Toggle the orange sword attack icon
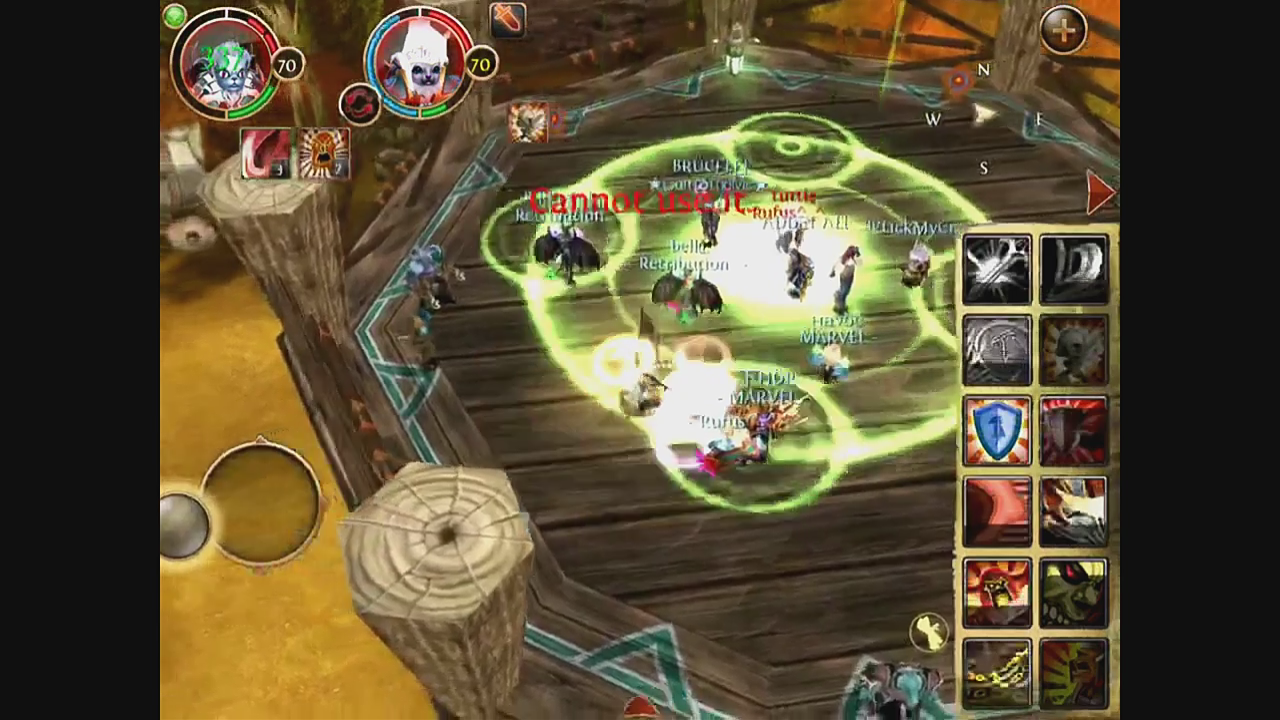1280x720 pixels. coord(507,19)
